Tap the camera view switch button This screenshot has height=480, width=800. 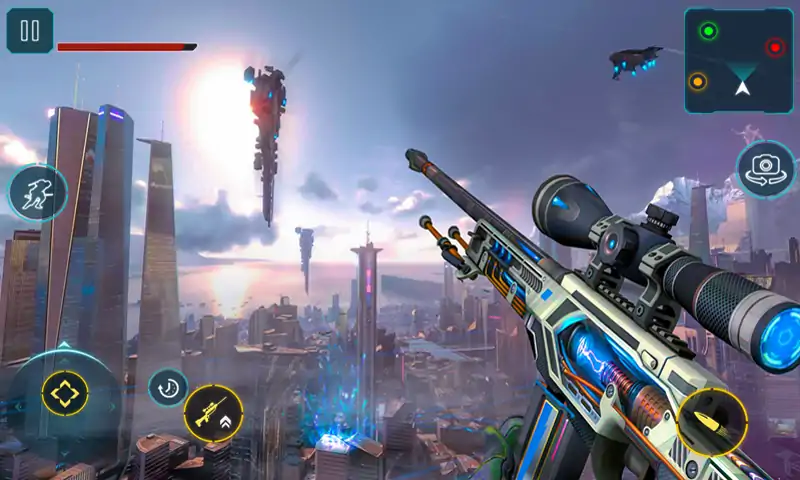coord(766,170)
